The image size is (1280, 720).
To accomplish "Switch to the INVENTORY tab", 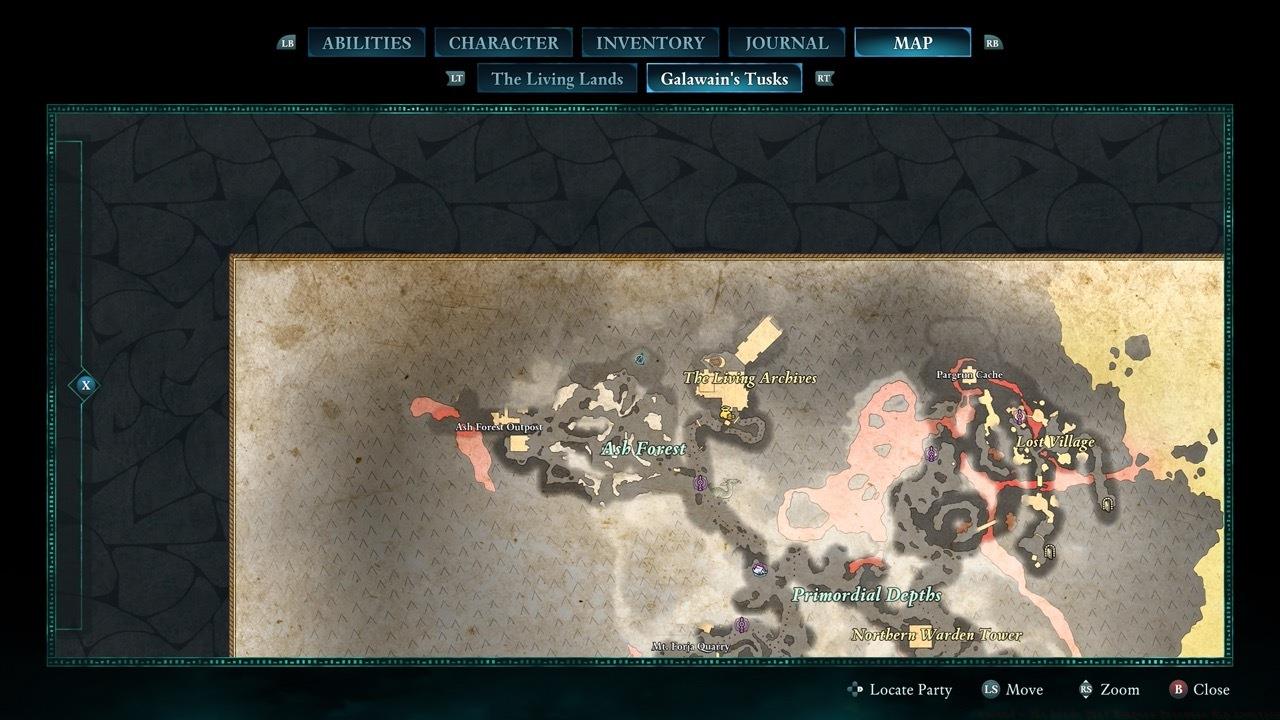I will point(650,42).
